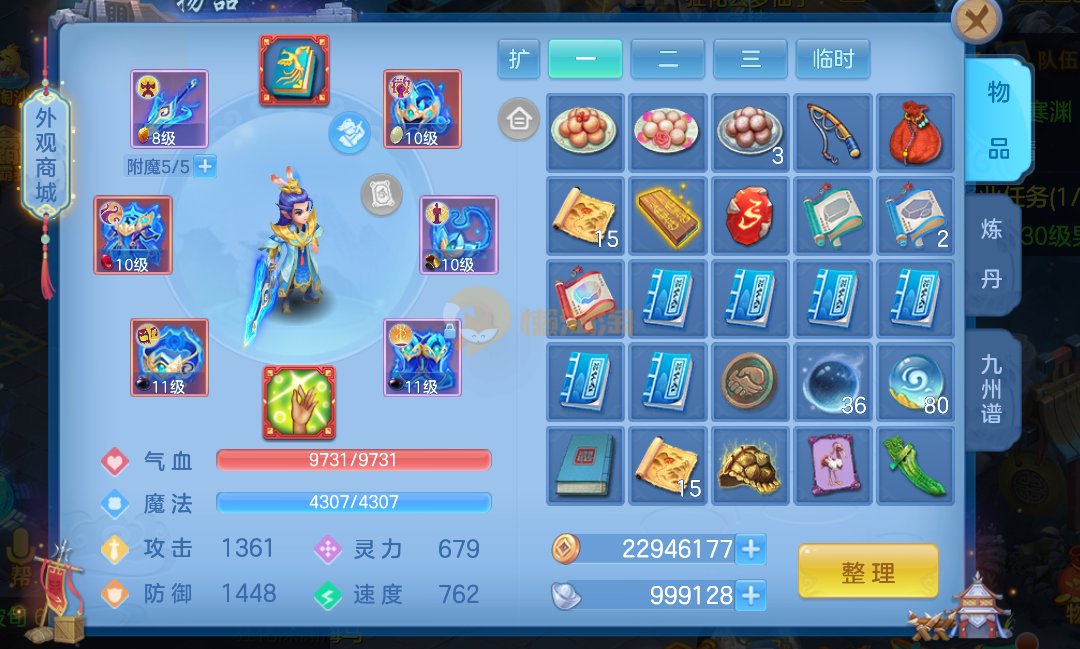Screen dimensions: 1080x649
Task: Click the green hand skill icon
Action: click(298, 402)
